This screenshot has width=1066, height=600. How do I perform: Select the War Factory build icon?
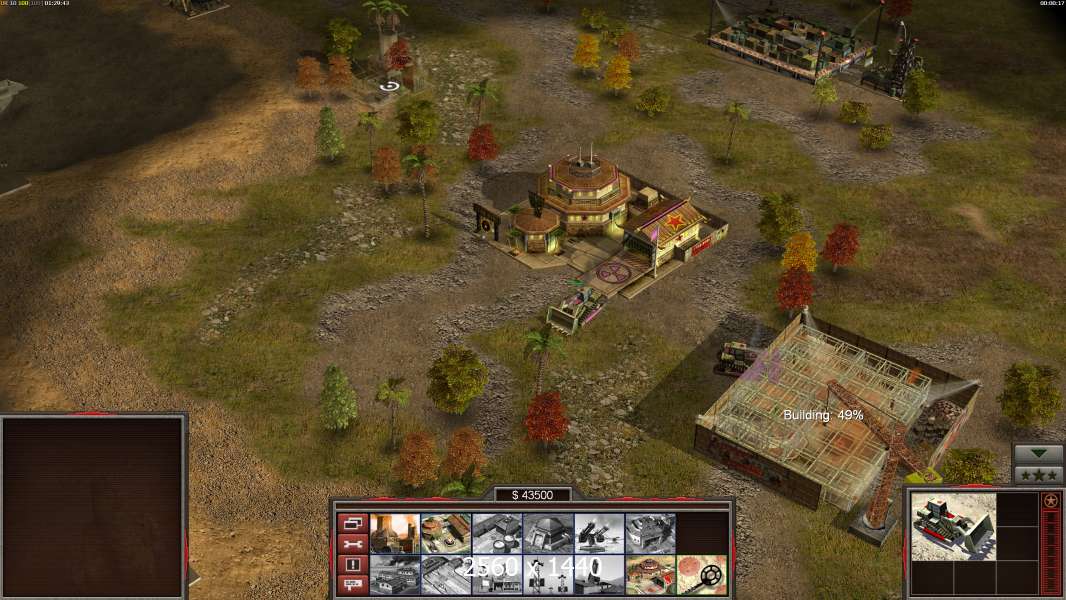(x=650, y=533)
